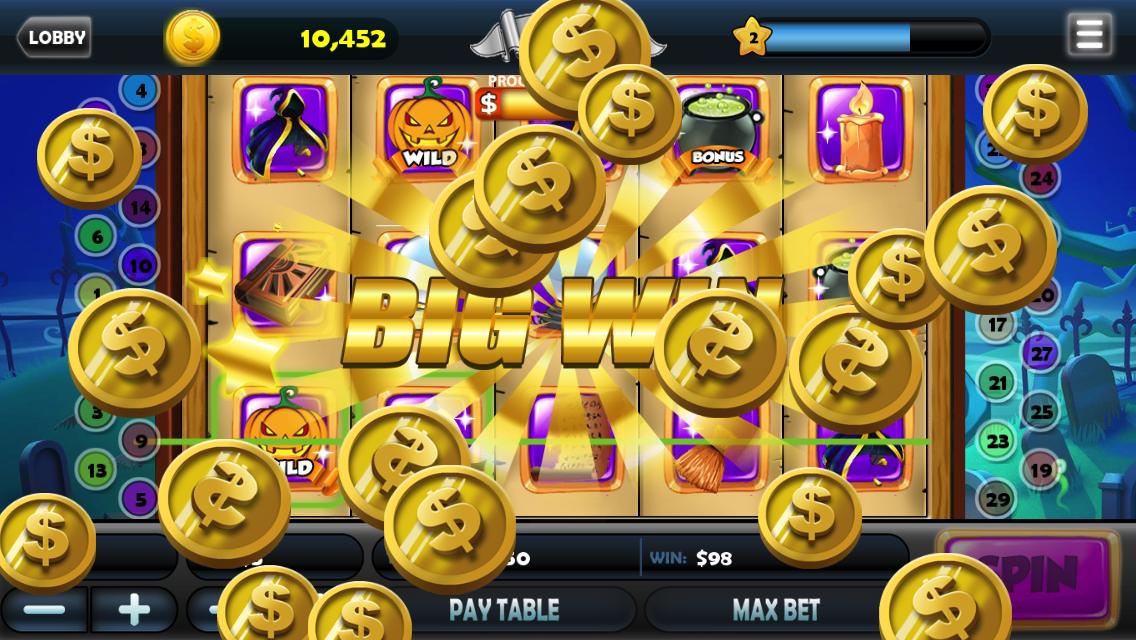Choose payline number 19
Viewport: 1136px width, 640px height.
[1041, 470]
